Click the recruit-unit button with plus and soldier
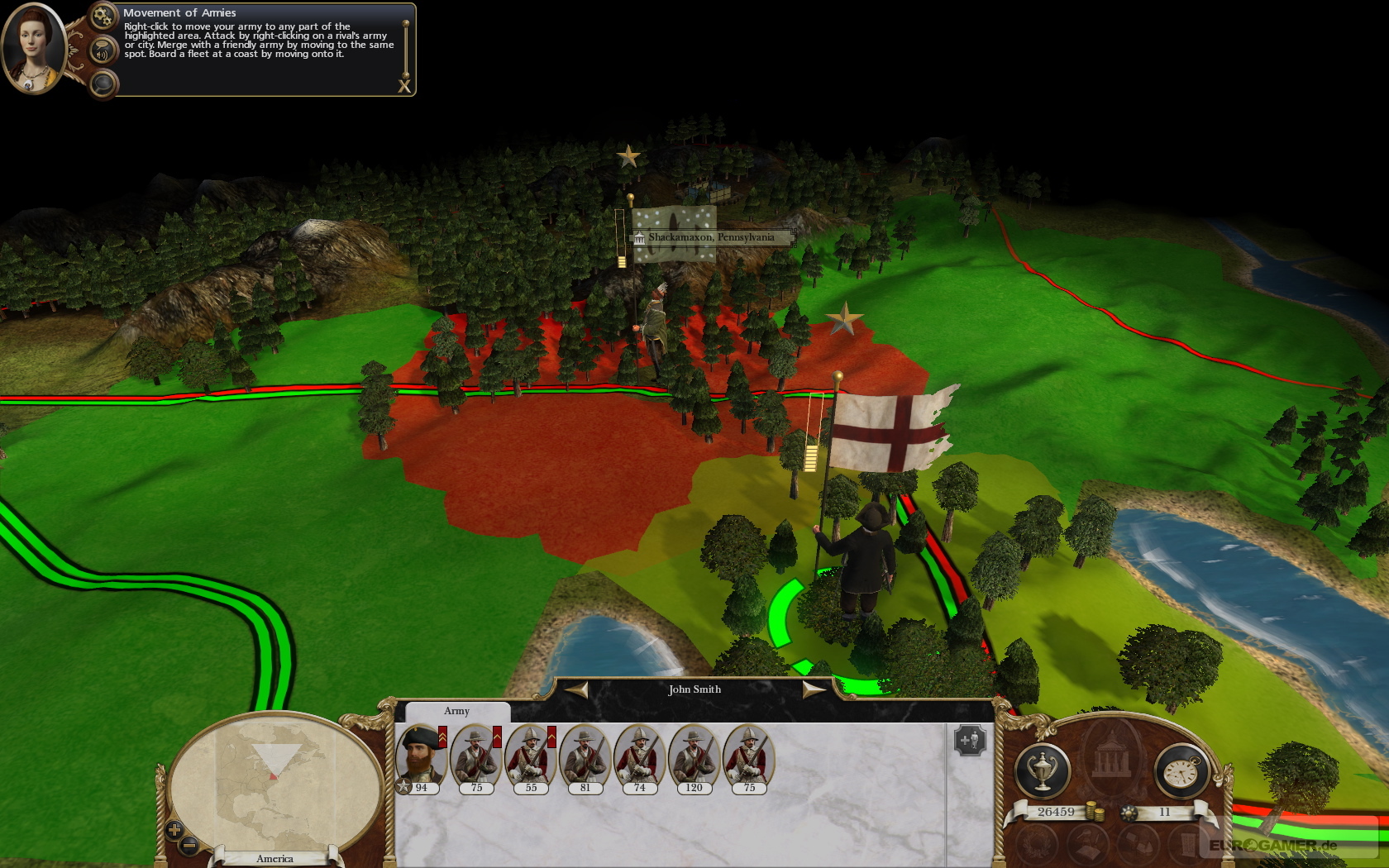Screen dimensions: 1389x868 pos(970,740)
